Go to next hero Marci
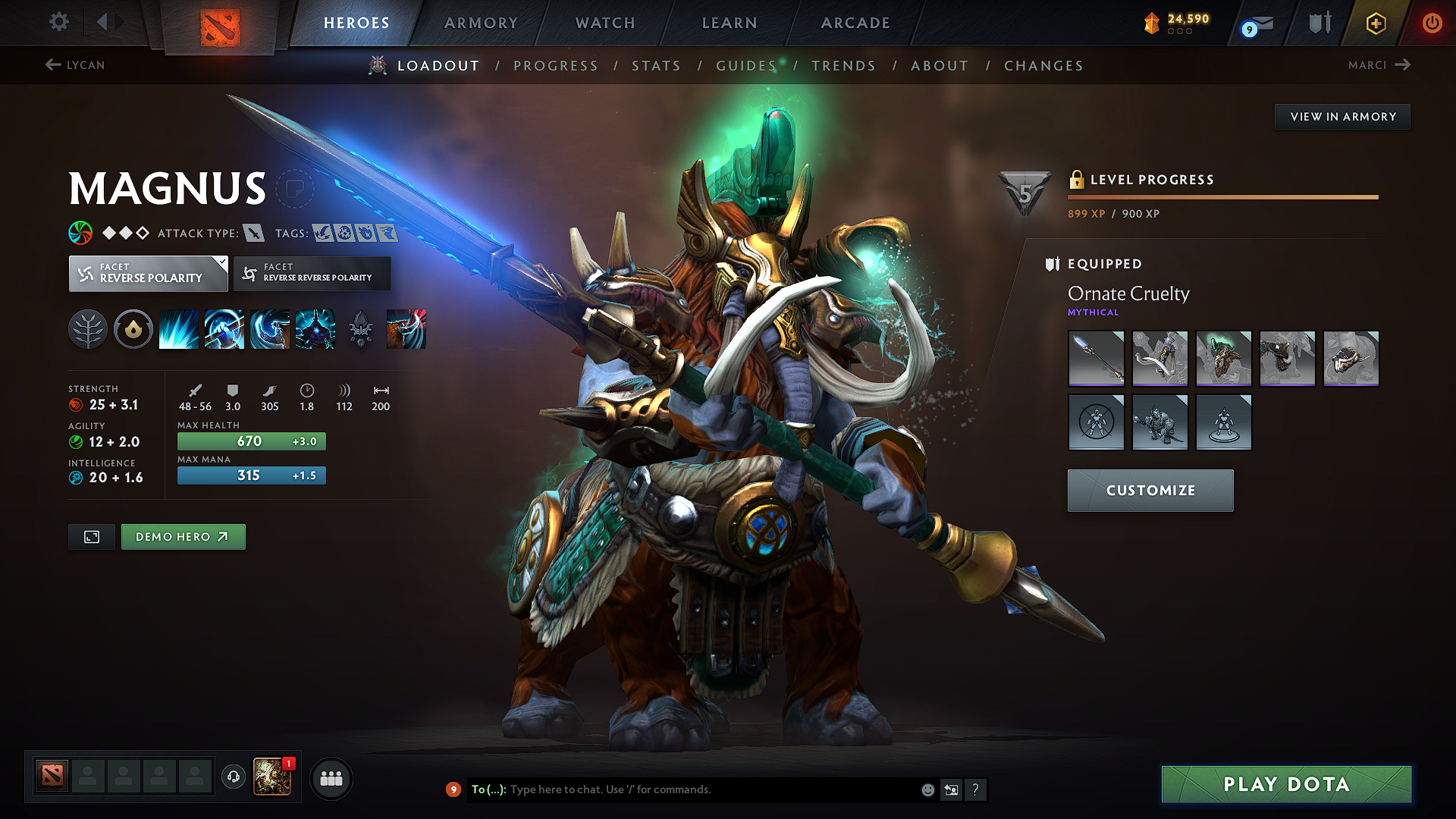The image size is (1456, 819). pos(1379,65)
